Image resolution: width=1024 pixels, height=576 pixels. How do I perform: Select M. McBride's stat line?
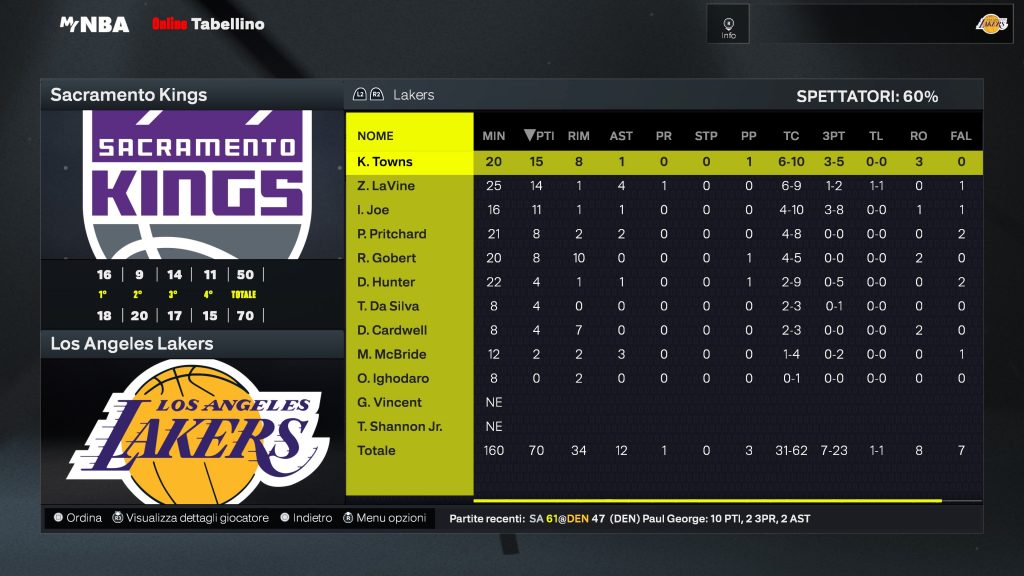[x=392, y=354]
